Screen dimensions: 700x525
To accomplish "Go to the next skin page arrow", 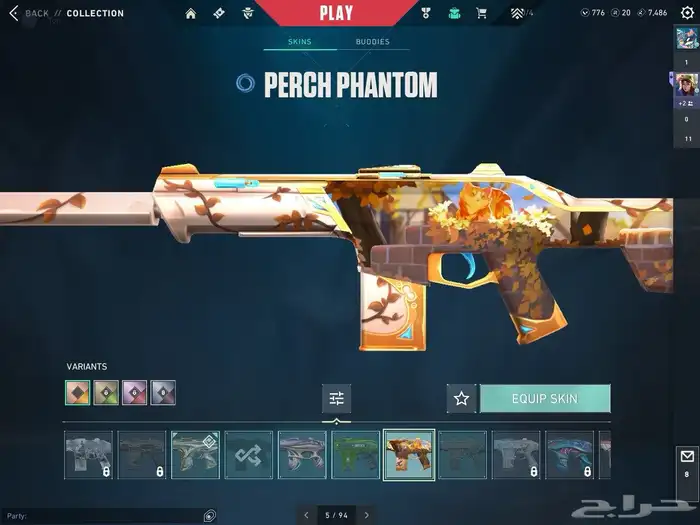I will click(366, 515).
